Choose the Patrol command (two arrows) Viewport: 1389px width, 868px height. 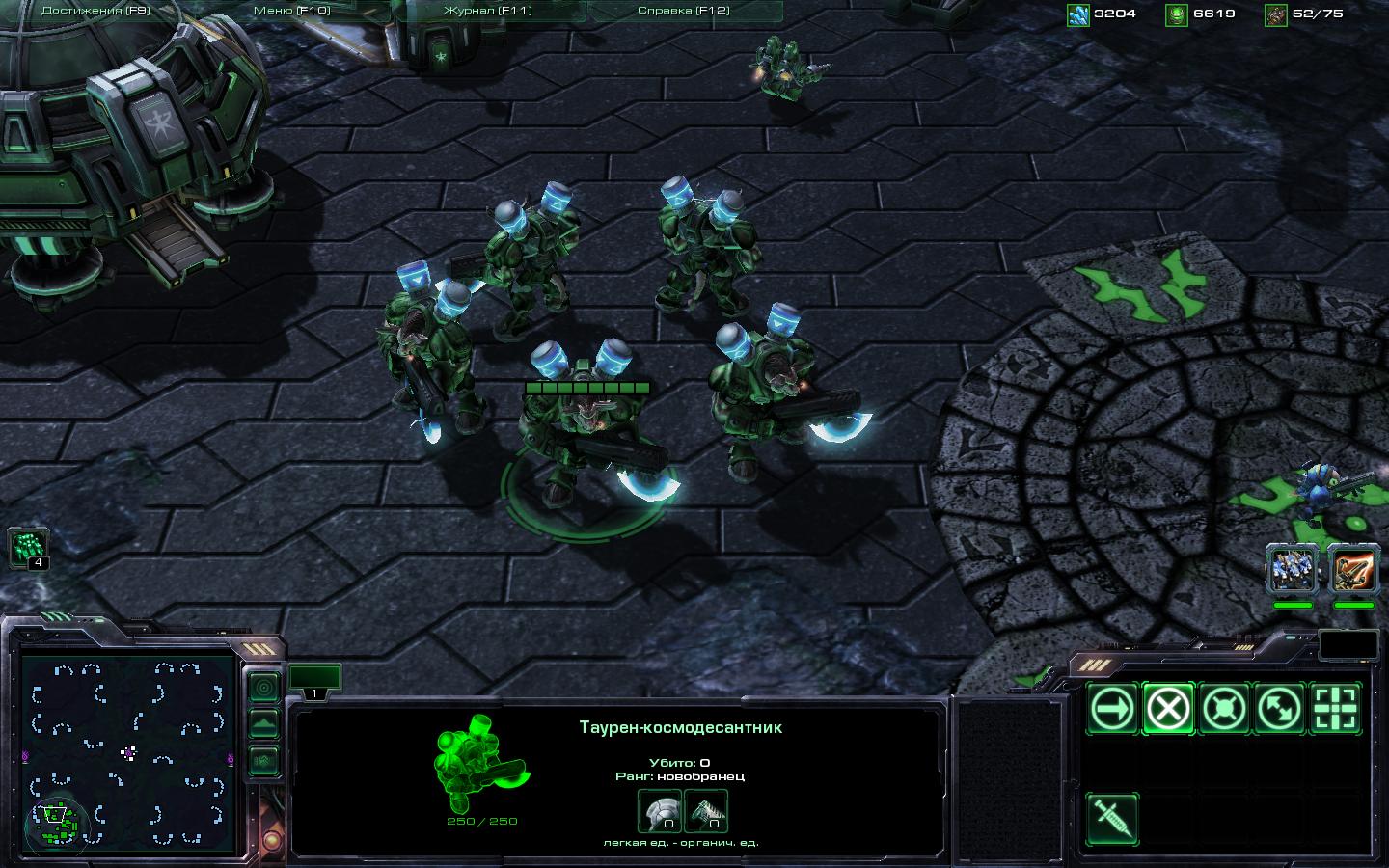coord(1280,709)
